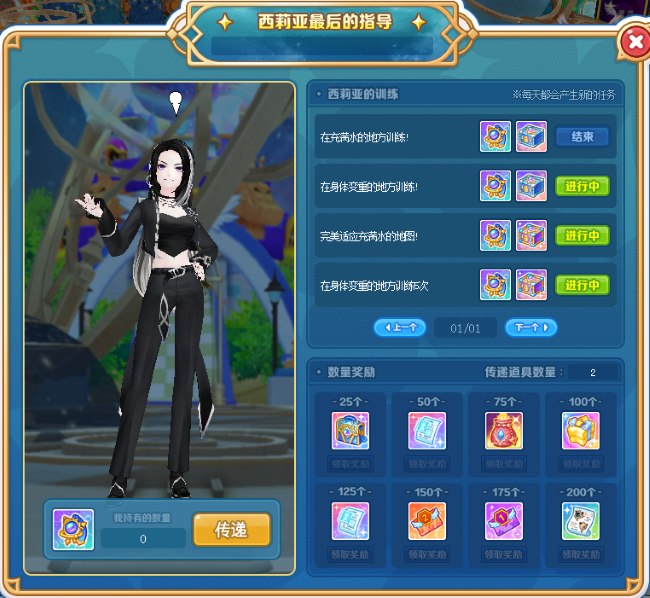The height and width of the screenshot is (598, 650).
Task: Select the teleport item icon beside 传送
Action: [73, 529]
